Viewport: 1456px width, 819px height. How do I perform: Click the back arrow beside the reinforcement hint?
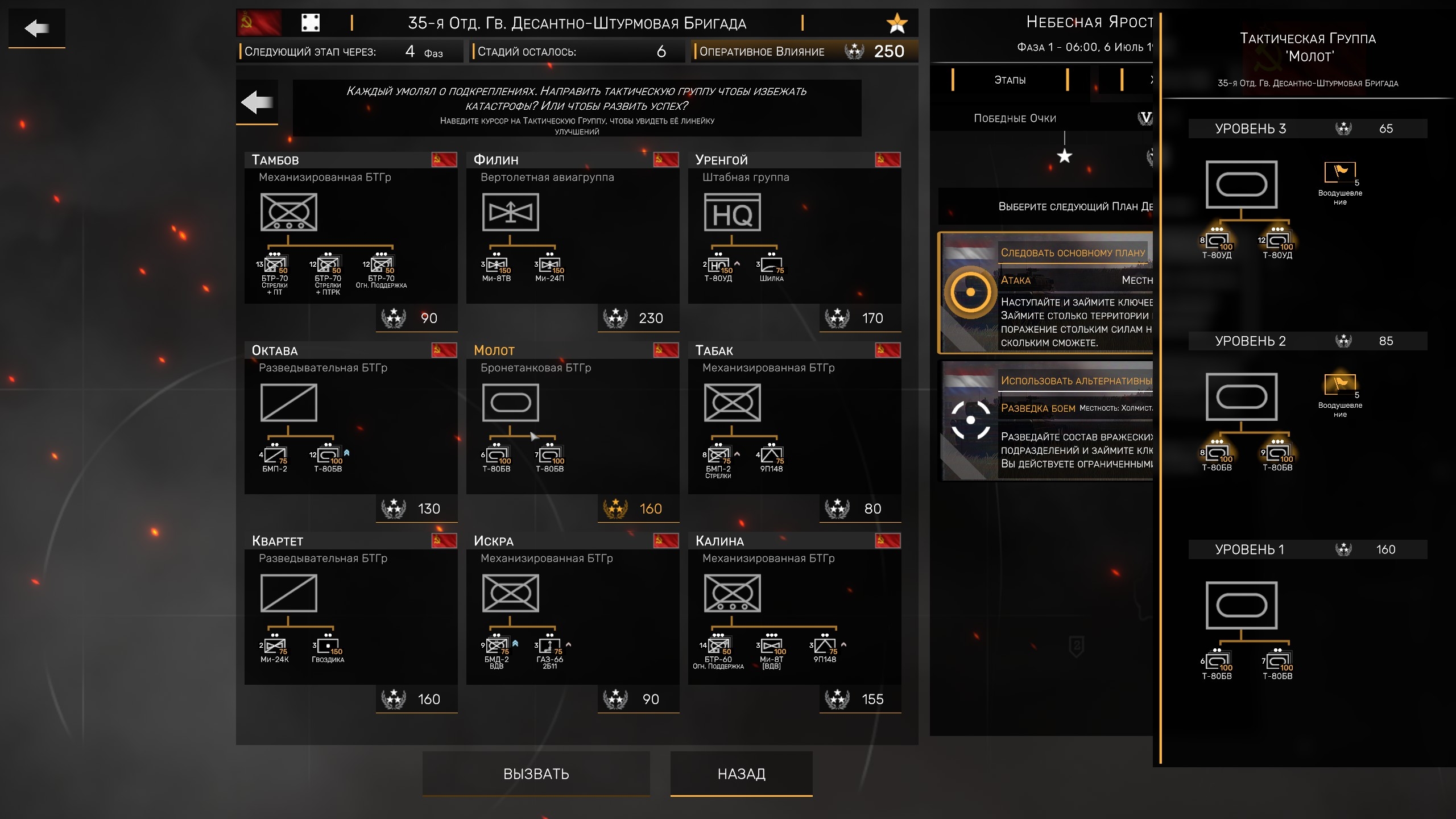(257, 102)
